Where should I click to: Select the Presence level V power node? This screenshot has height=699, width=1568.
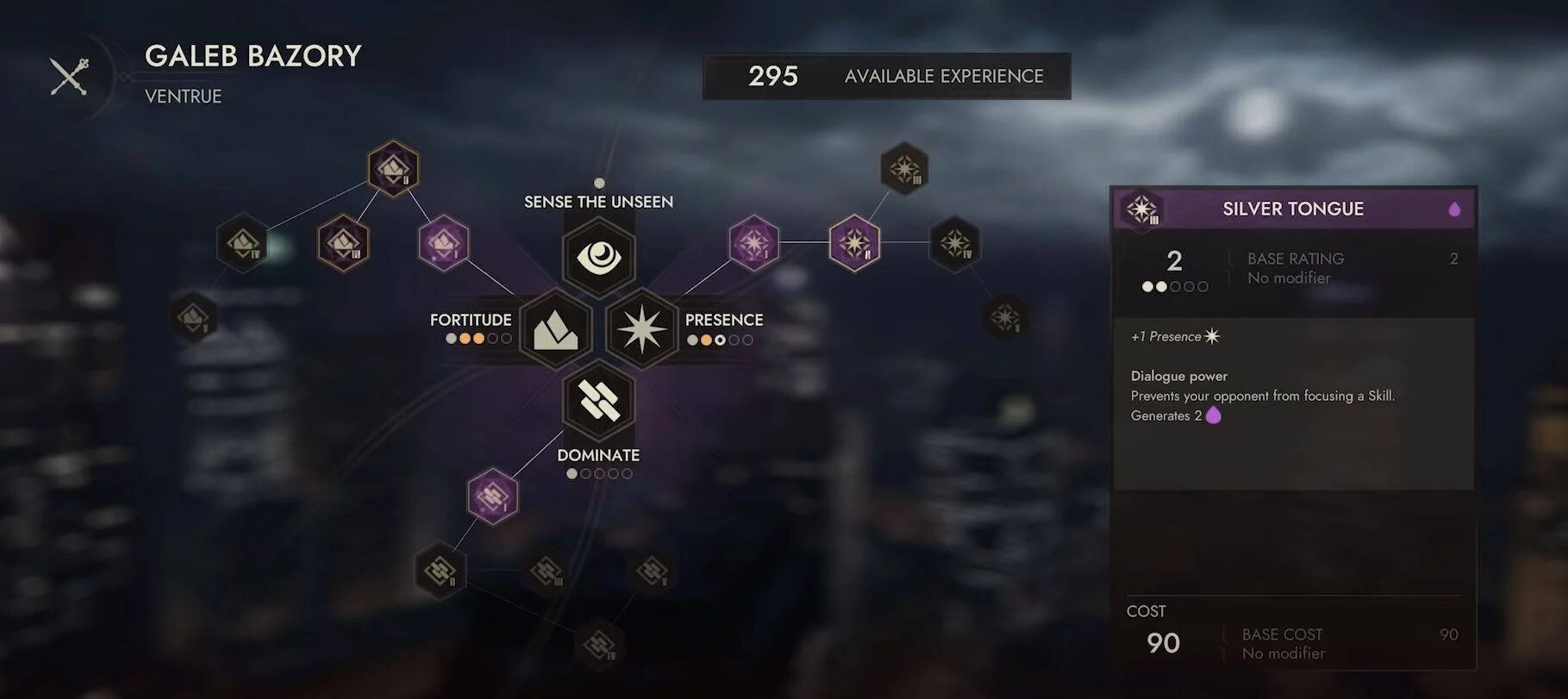pyautogui.click(x=1005, y=316)
